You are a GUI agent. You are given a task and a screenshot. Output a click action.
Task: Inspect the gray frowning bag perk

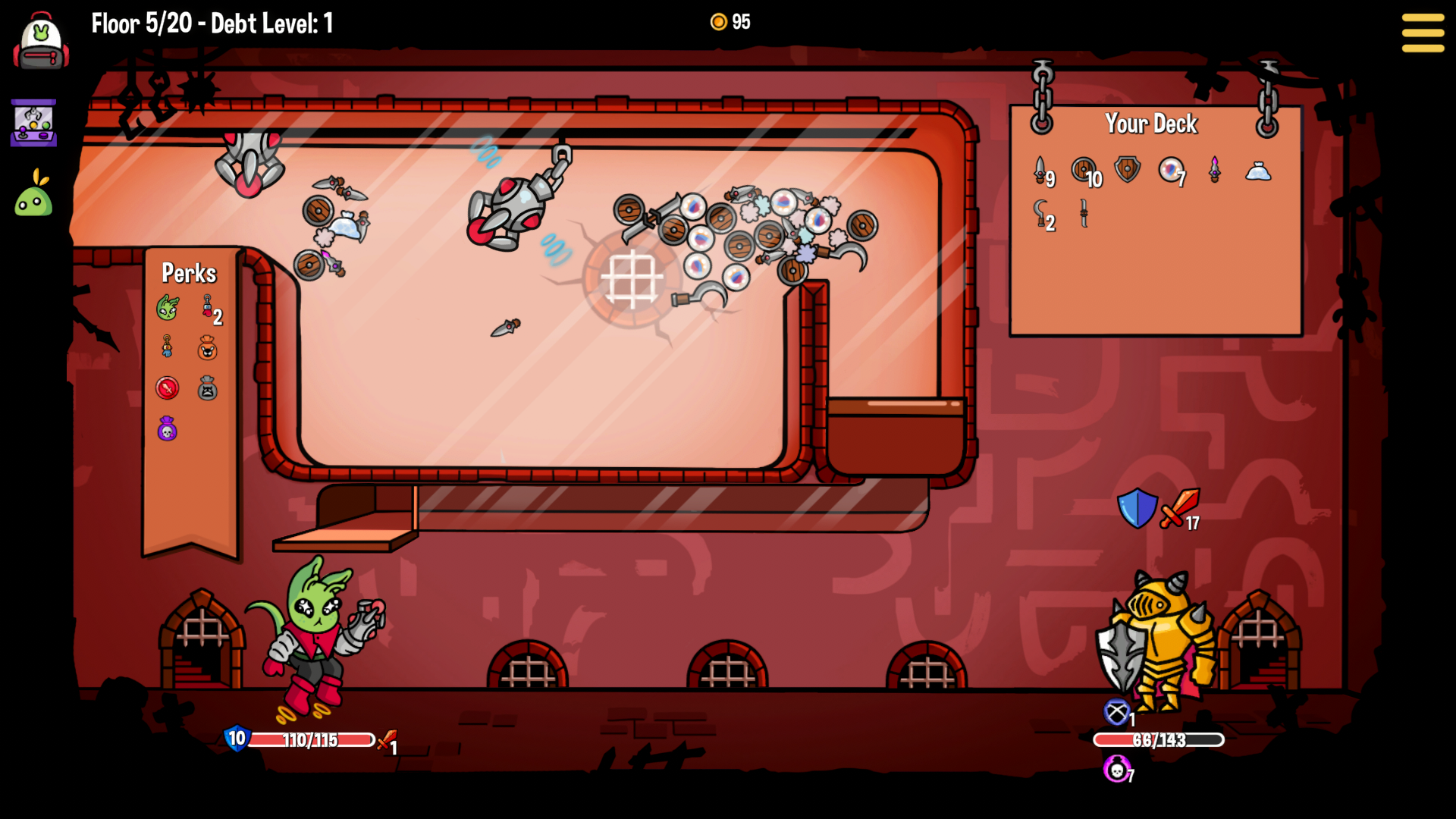(207, 388)
